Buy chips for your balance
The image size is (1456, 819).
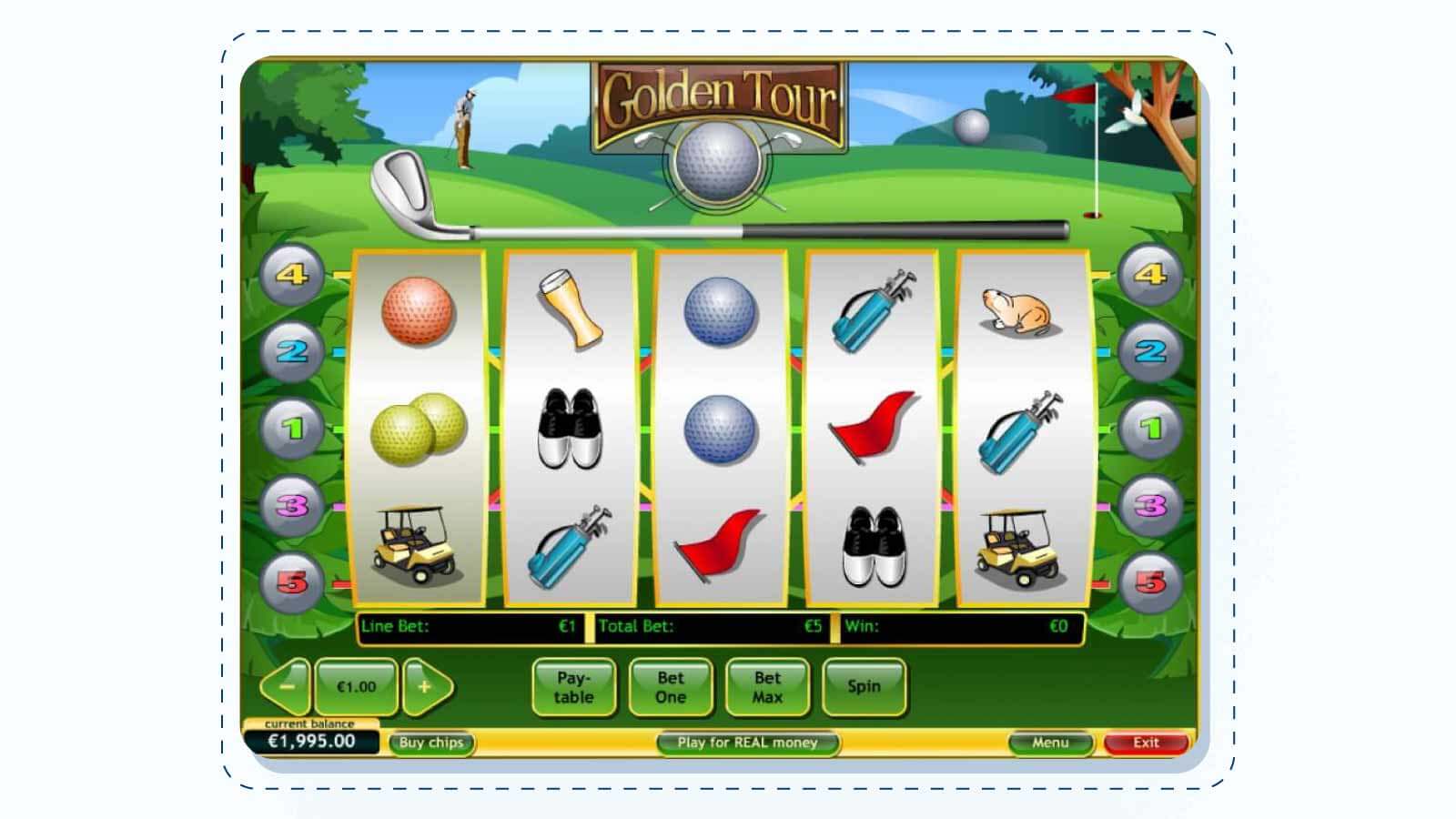click(x=431, y=743)
